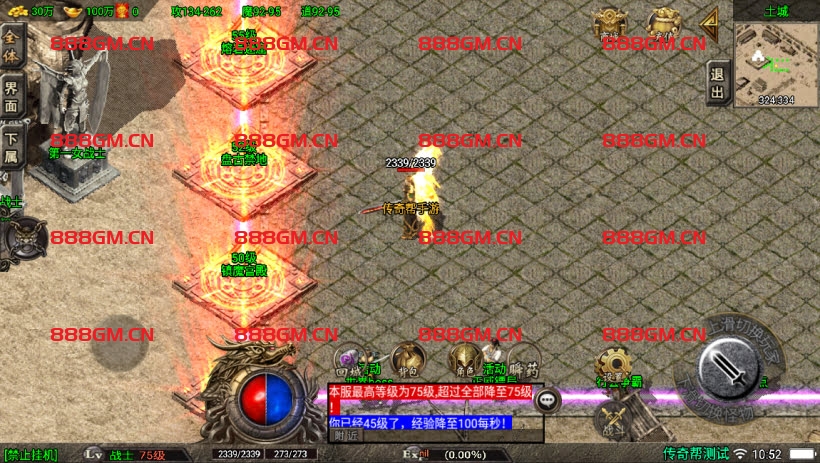This screenshot has width=820, height=463.
Task: Open the 背包 backpack icon
Action: click(408, 357)
